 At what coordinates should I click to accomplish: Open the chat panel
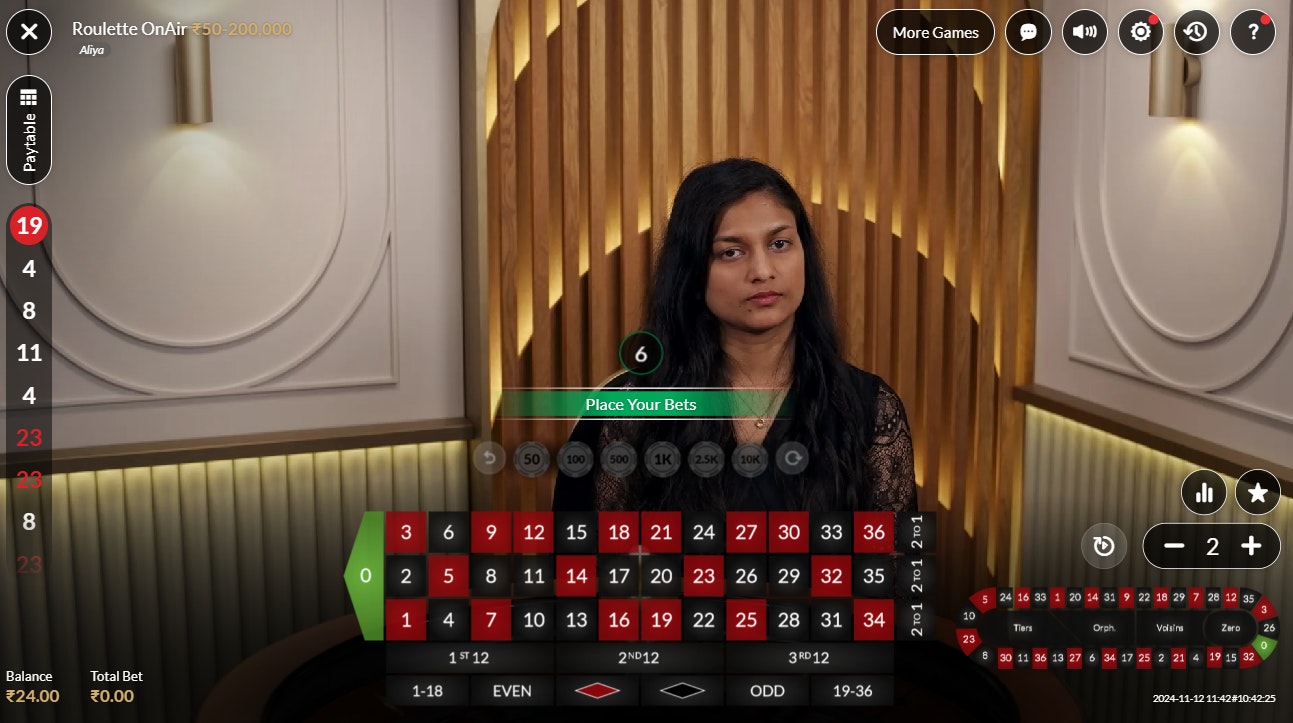click(x=1028, y=32)
